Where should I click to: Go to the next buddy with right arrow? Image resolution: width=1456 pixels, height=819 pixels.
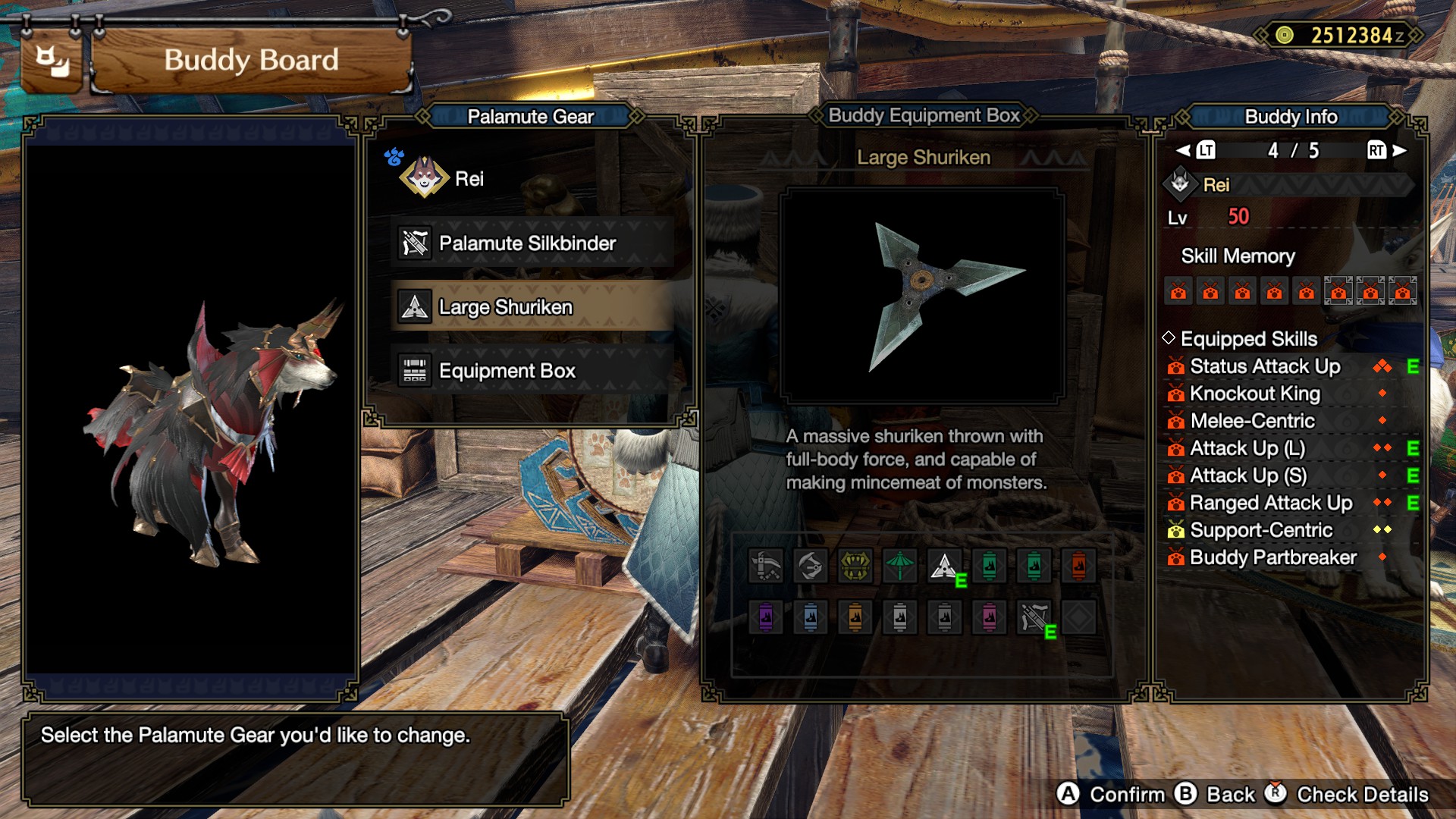[1399, 150]
